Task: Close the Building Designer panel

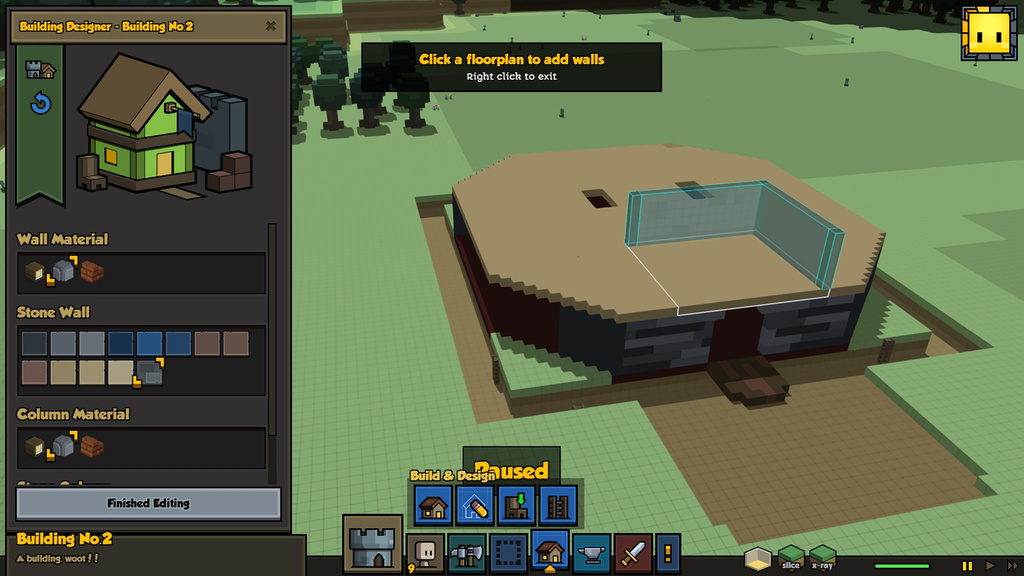Action: pyautogui.click(x=271, y=26)
